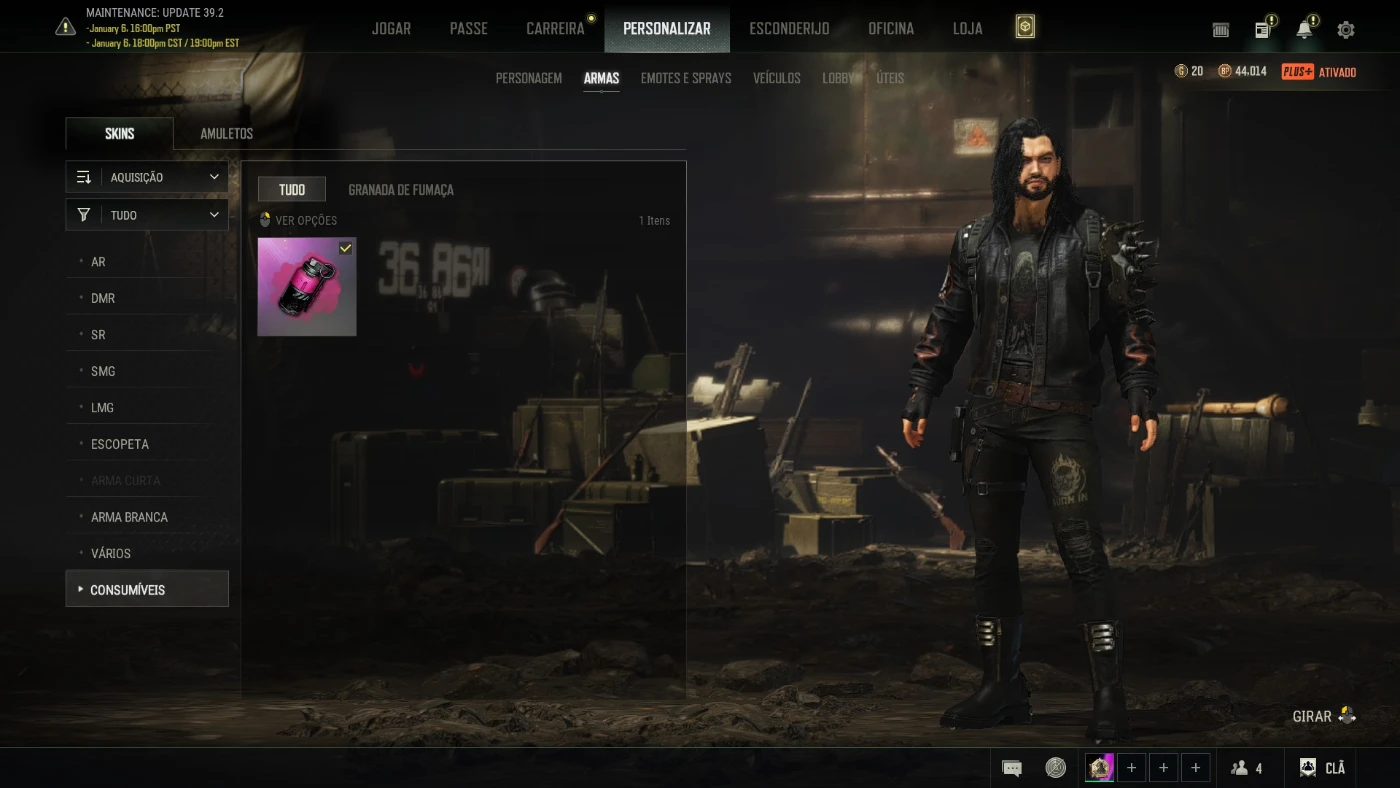The image size is (1400, 788).
Task: Choose the Arma Branca category
Action: (x=129, y=517)
